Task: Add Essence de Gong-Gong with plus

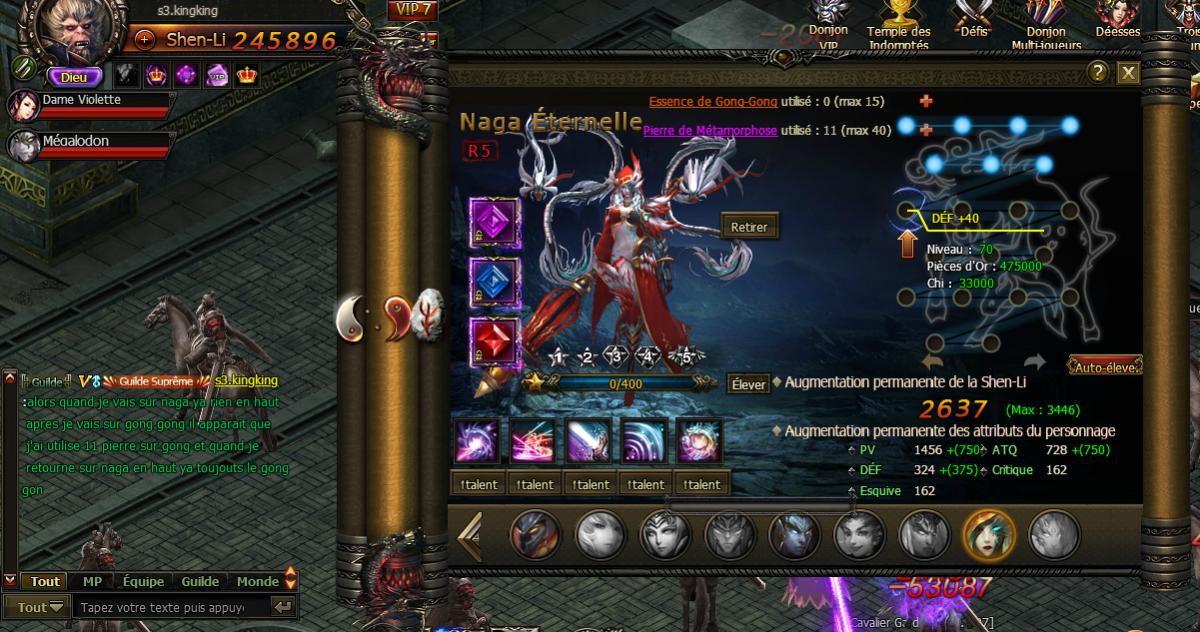Action: pos(925,101)
